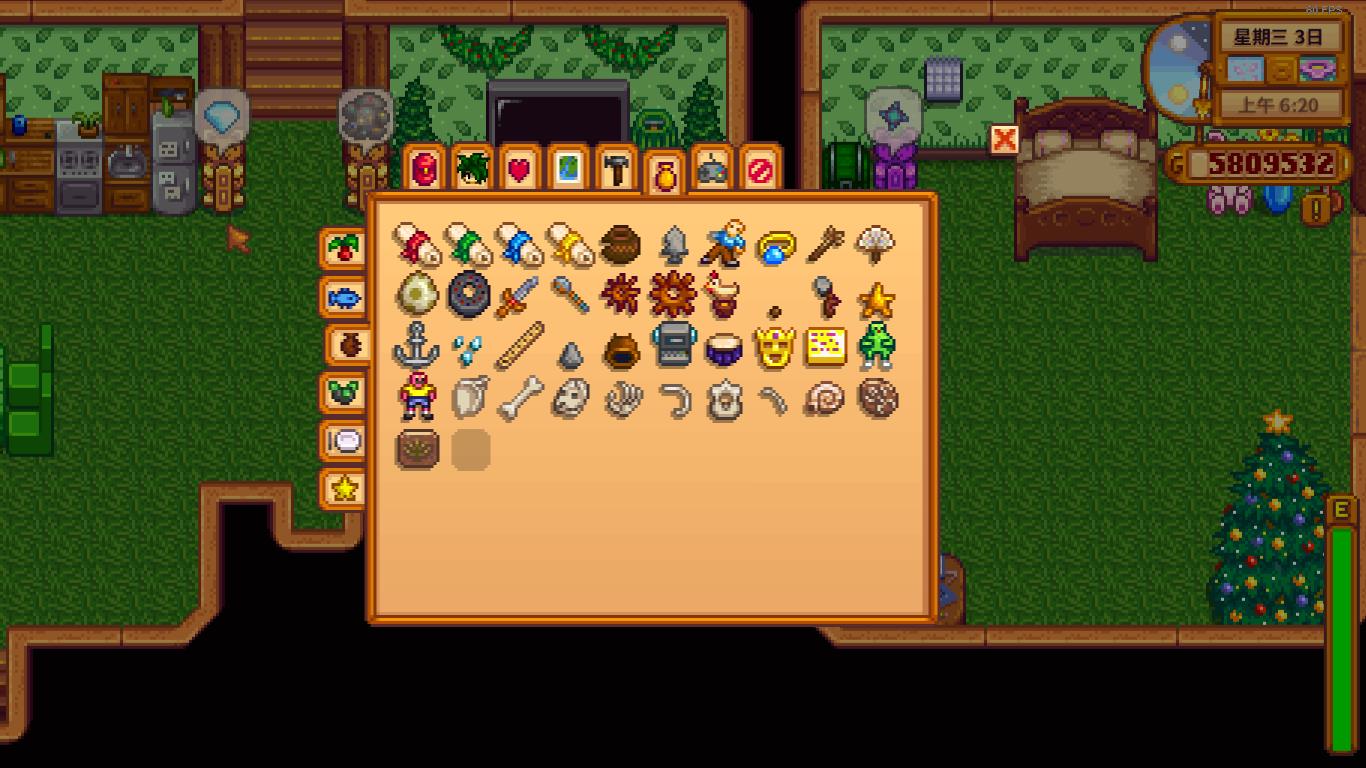The width and height of the screenshot is (1366, 768).
Task: Show the fish collection side tab
Action: (343, 297)
